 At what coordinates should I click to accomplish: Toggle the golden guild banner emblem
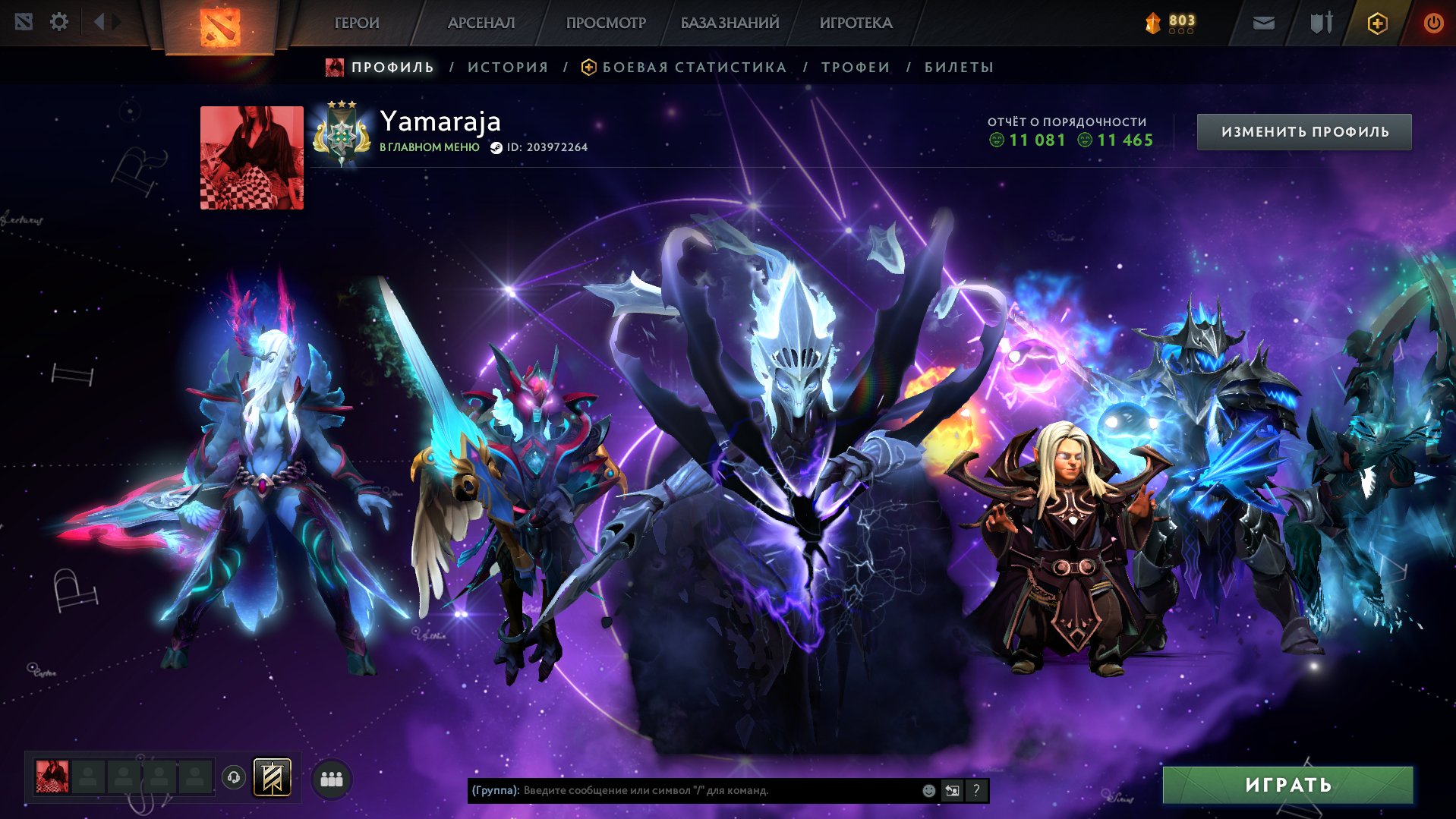(271, 777)
